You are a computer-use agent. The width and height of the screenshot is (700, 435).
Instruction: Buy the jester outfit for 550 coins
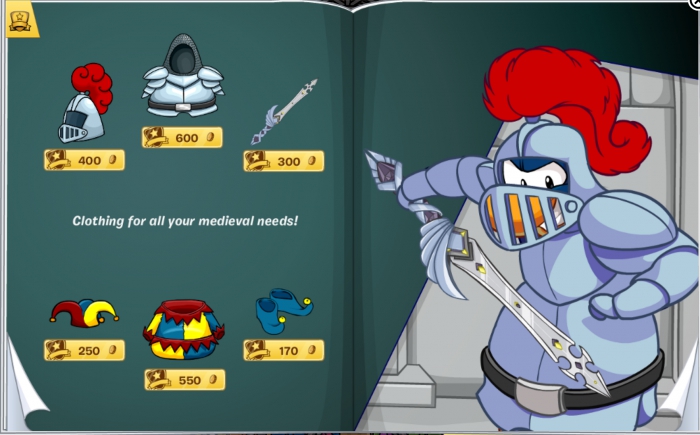(x=185, y=380)
